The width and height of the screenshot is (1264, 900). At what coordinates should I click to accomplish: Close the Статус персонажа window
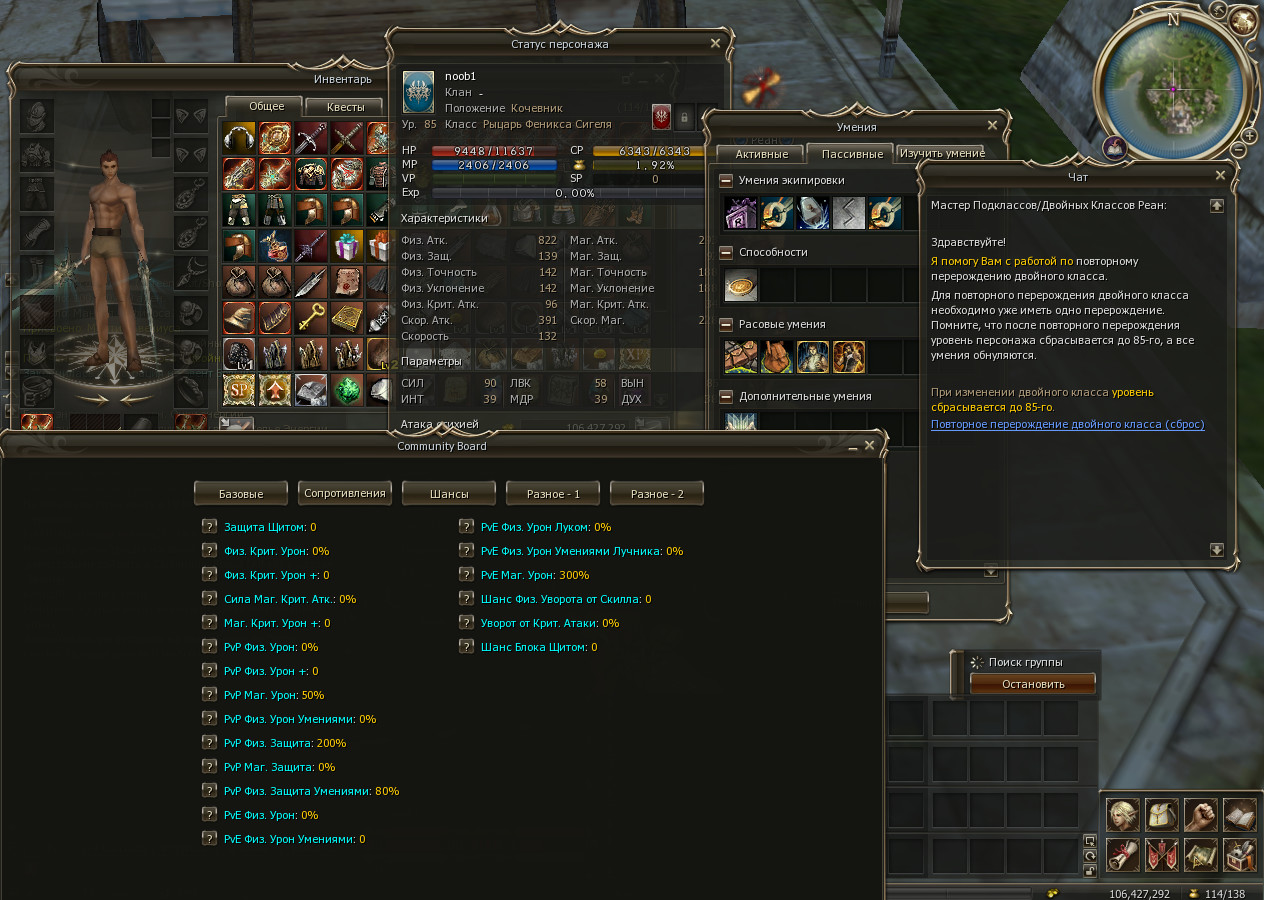click(715, 44)
